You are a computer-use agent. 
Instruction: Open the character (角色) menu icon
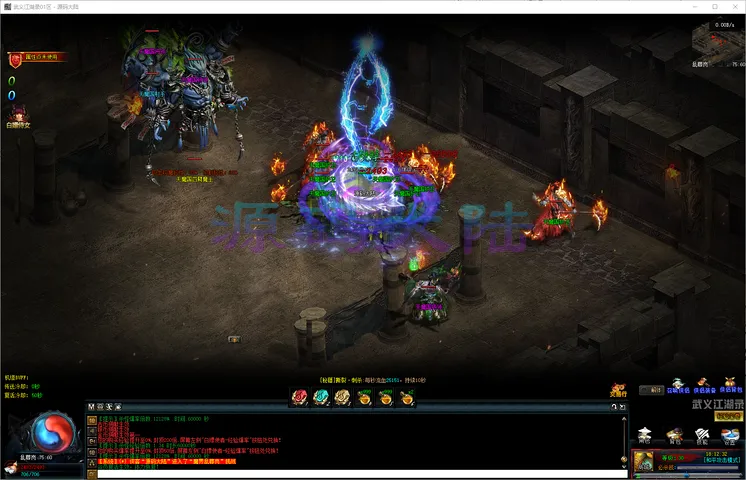645,434
